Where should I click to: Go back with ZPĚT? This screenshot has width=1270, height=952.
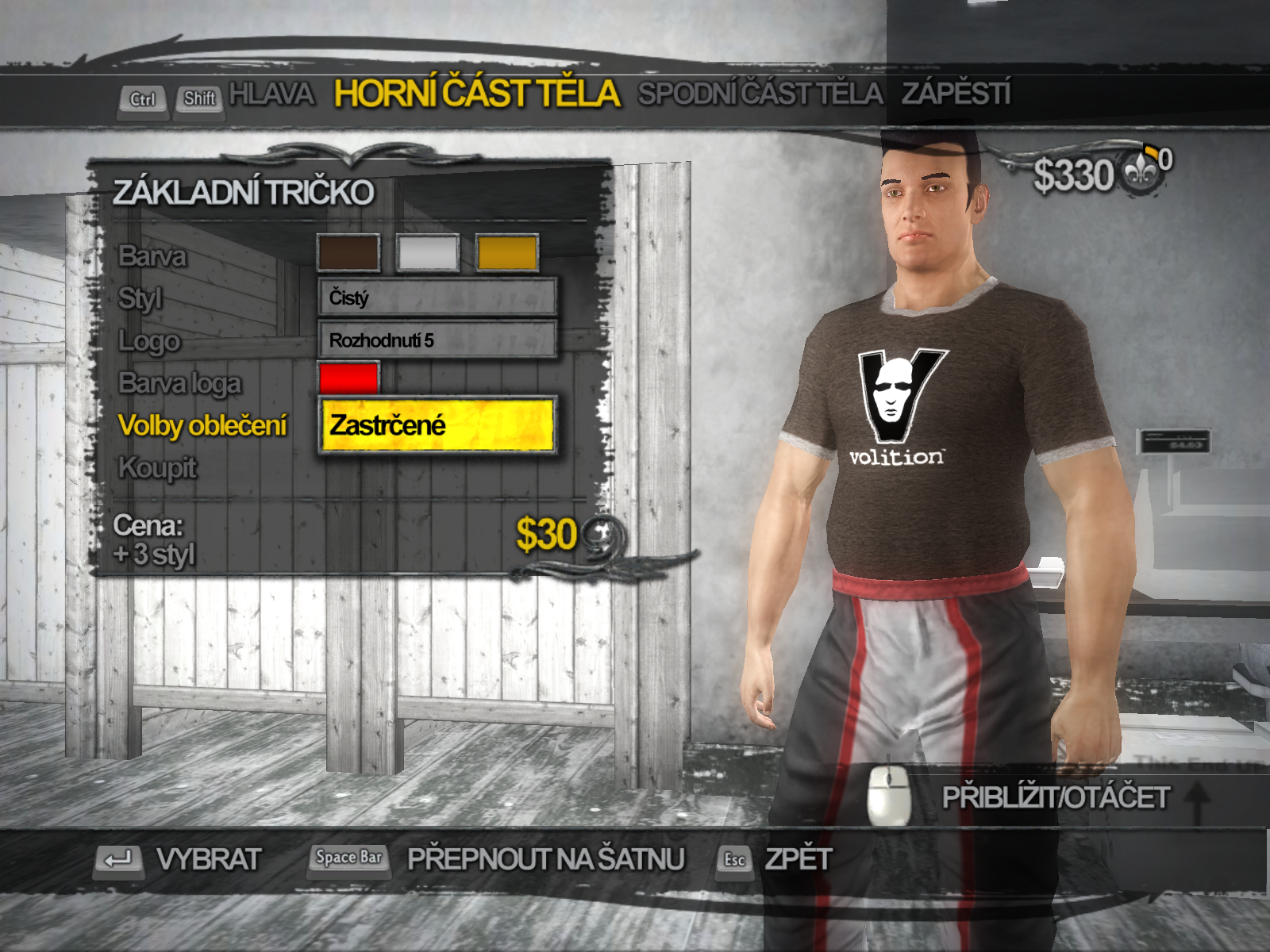coord(798,859)
